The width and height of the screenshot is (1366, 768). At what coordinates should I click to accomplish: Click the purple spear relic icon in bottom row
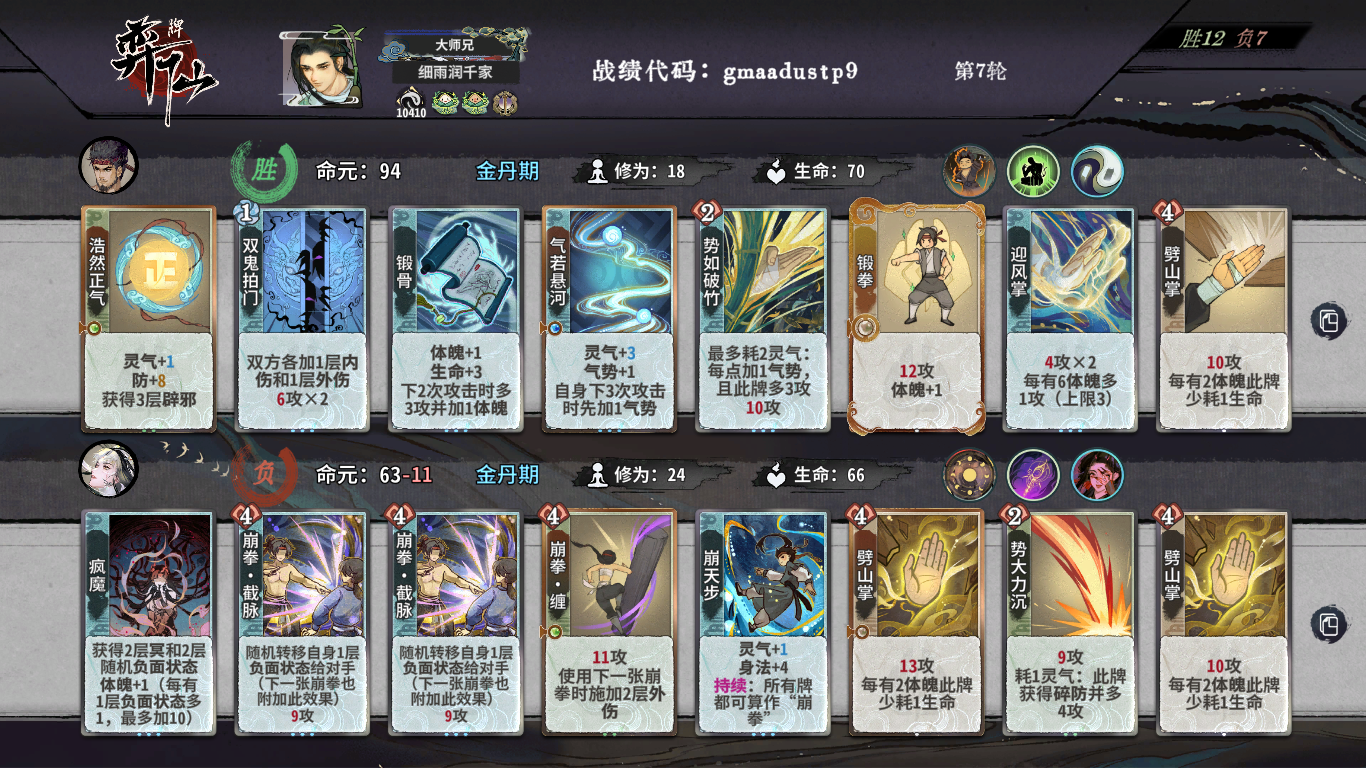(x=1032, y=474)
